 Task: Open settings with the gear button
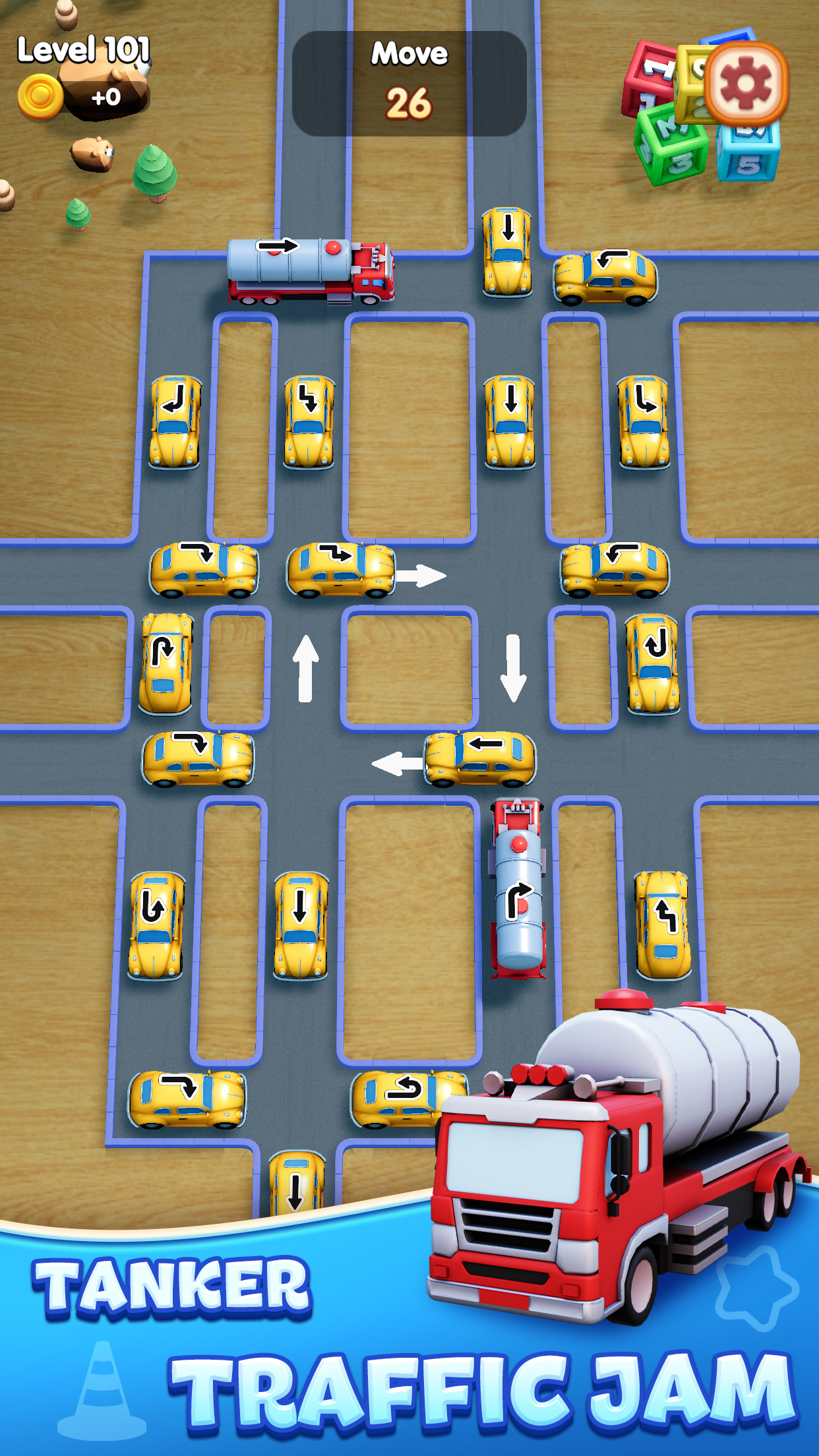click(x=746, y=84)
